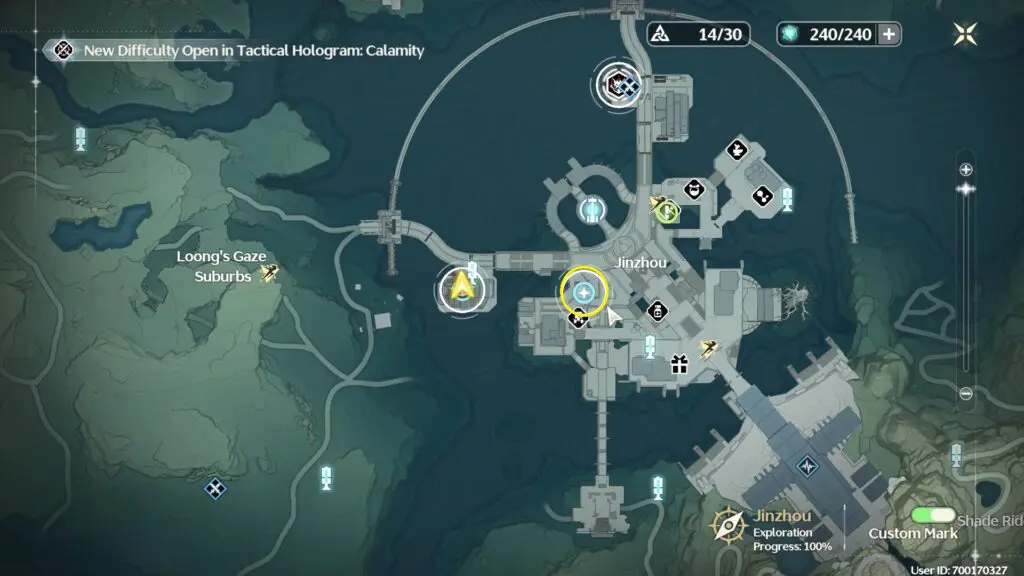This screenshot has width=1024, height=576.
Task: Select the yellow-circled teleport marker in Jinzhou
Action: 584,292
